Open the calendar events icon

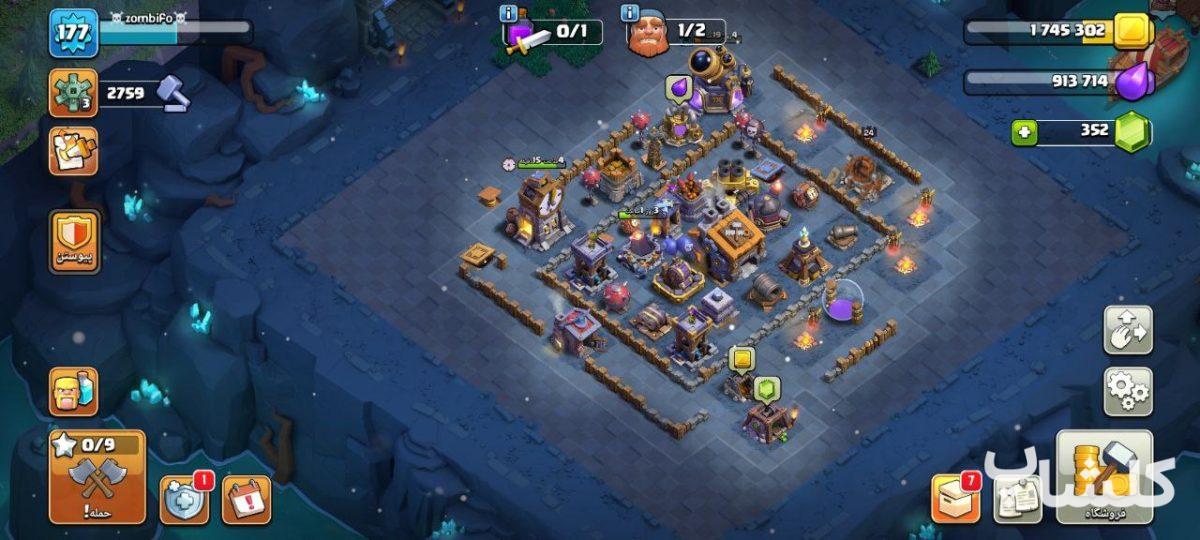[x=246, y=499]
